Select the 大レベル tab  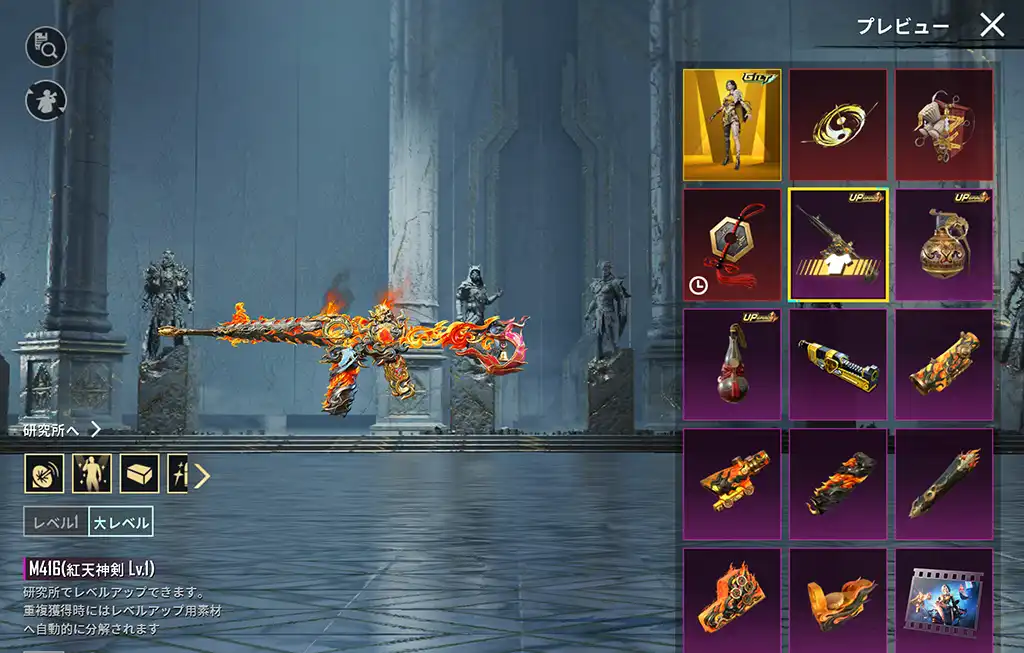point(121,521)
